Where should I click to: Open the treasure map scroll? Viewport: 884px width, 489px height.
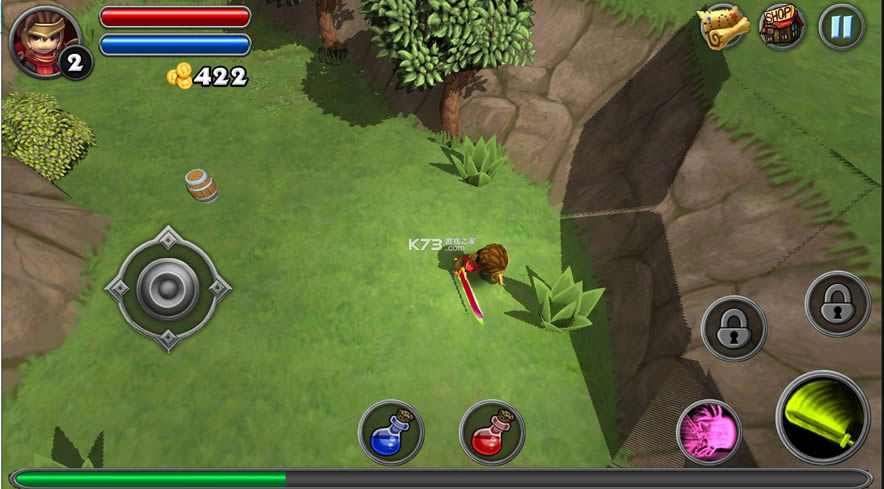tap(724, 28)
